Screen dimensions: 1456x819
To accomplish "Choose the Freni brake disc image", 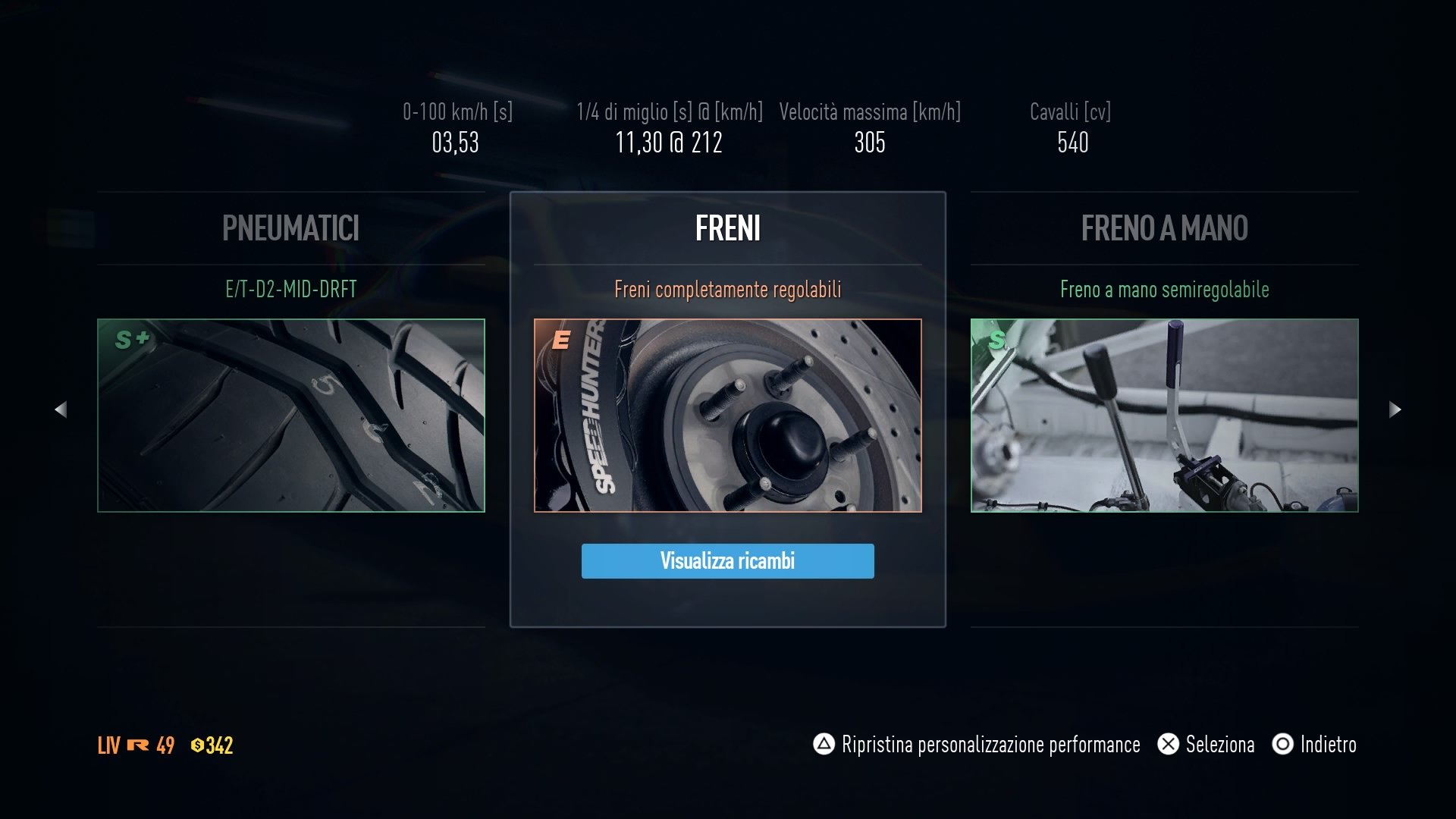I will point(727,416).
